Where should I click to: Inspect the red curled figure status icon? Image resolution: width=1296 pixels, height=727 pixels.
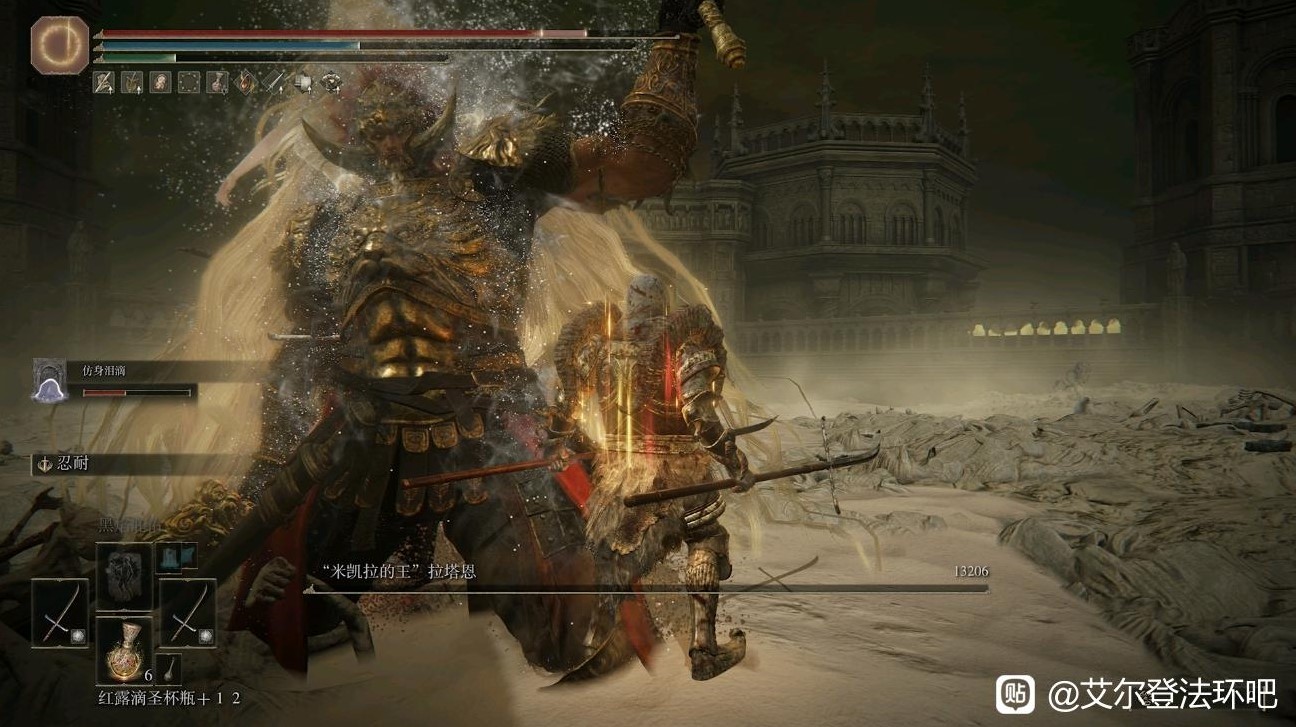click(161, 82)
